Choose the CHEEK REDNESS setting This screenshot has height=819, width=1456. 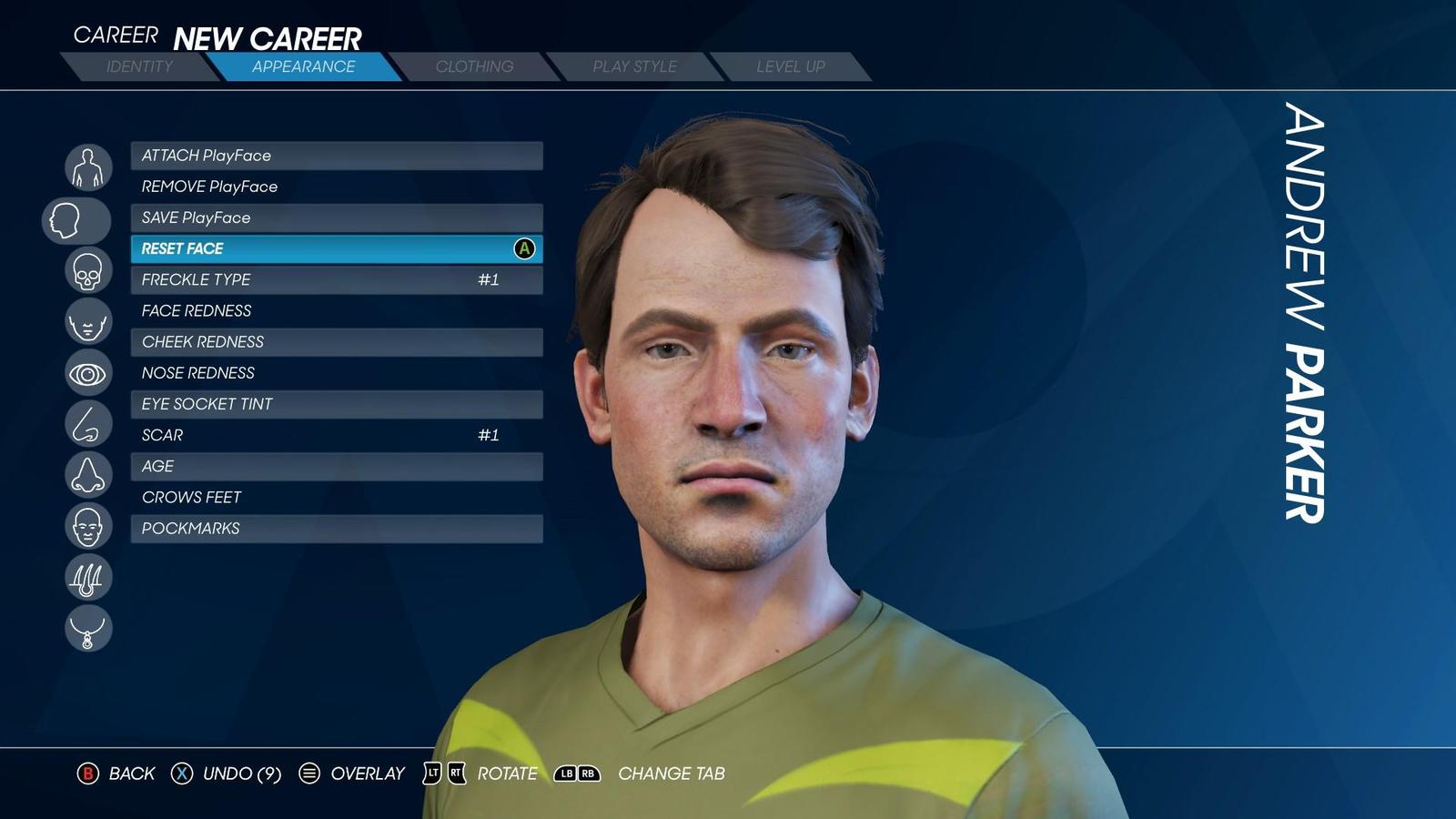pyautogui.click(x=337, y=342)
